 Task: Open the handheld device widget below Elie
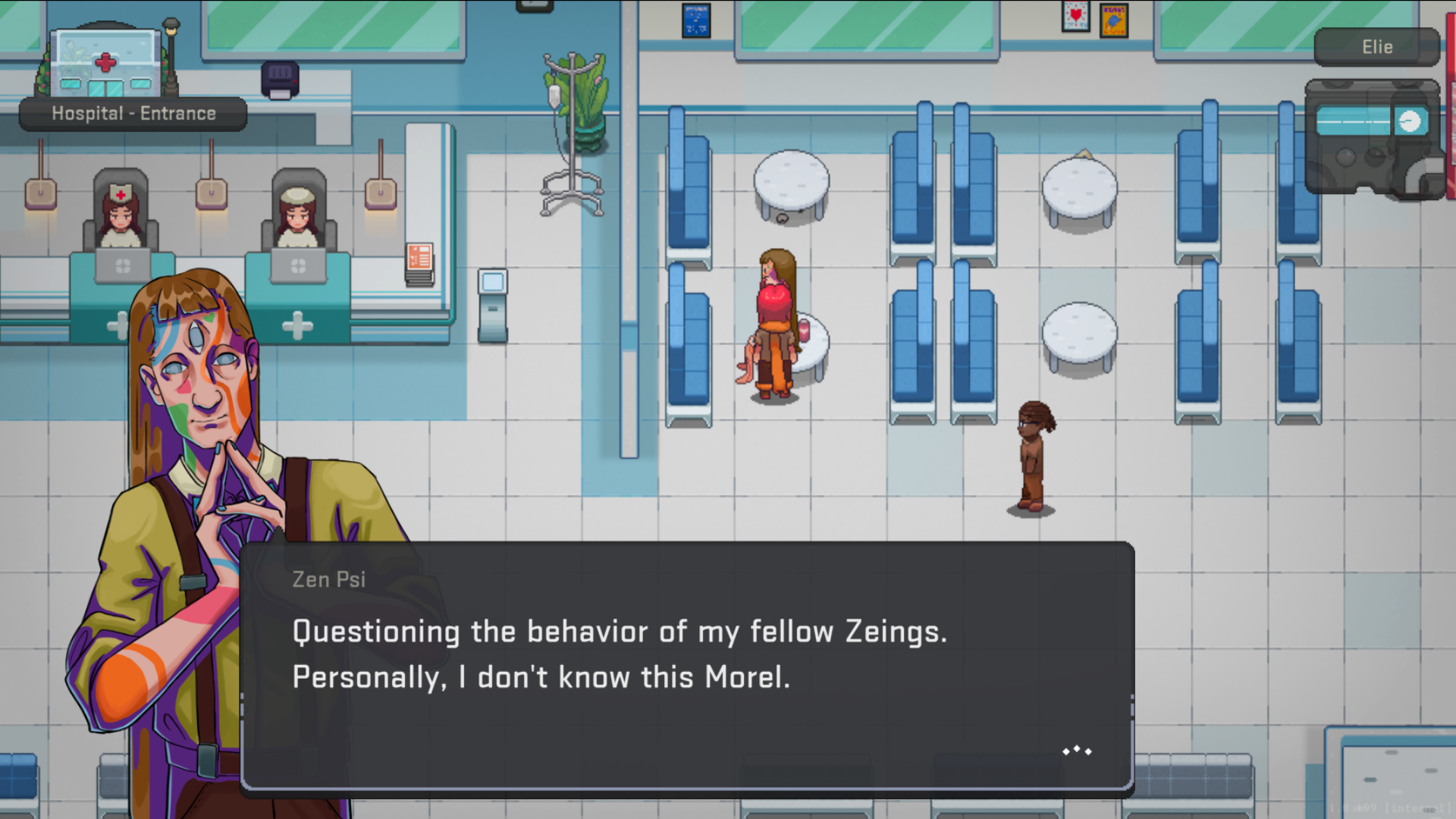pyautogui.click(x=1373, y=138)
